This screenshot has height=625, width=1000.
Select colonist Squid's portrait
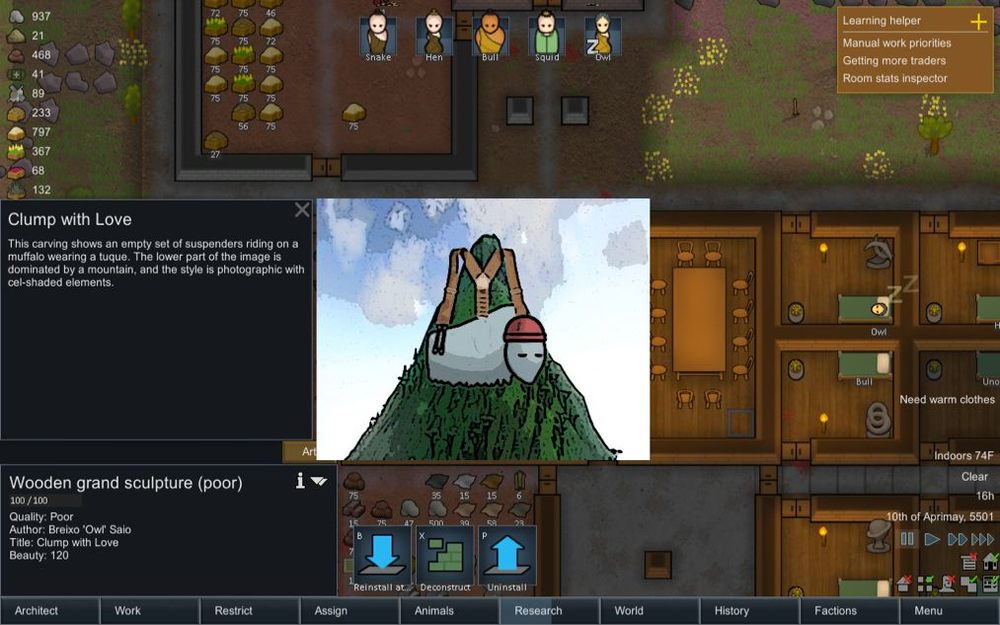coord(546,35)
